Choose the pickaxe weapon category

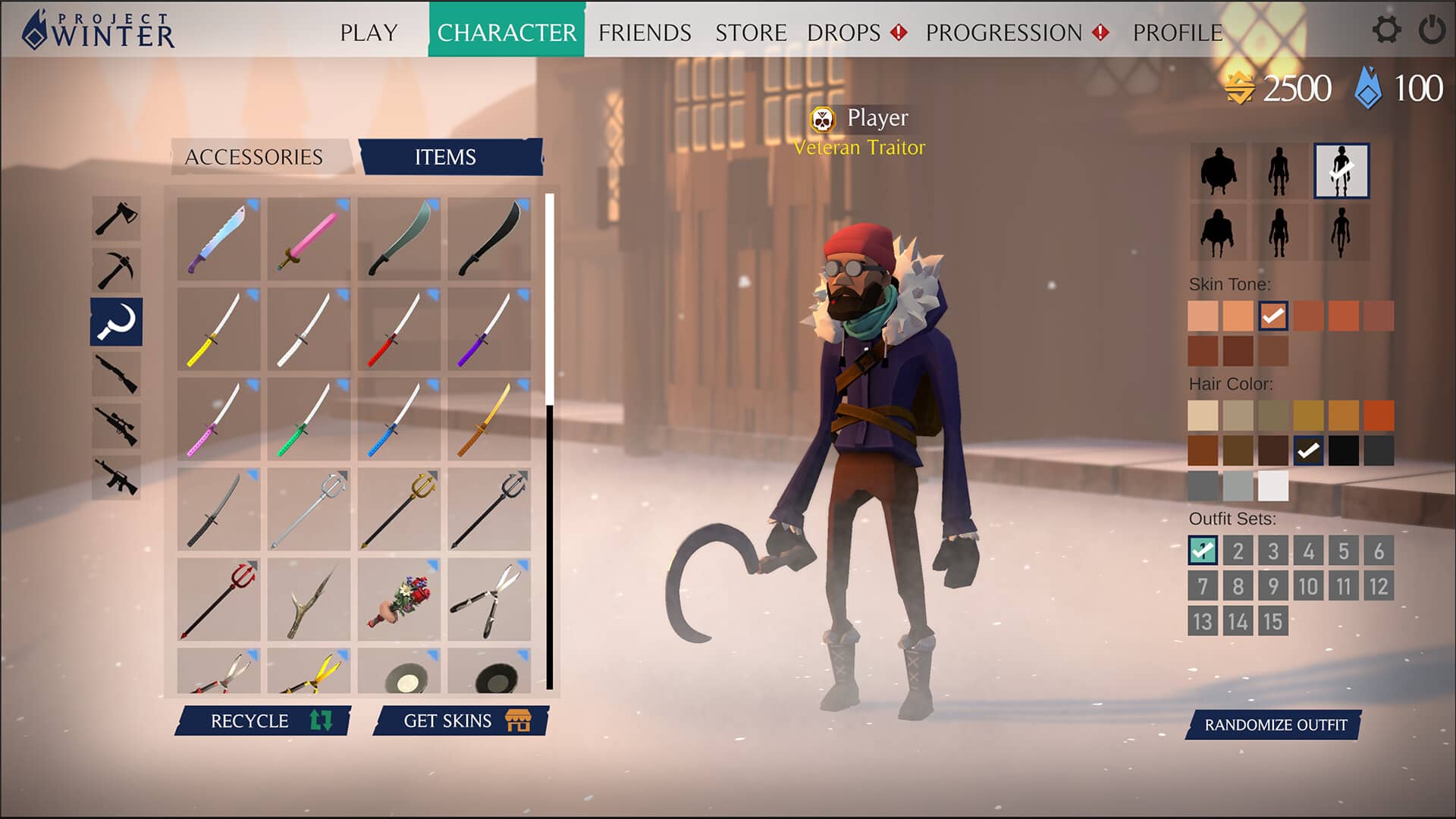click(x=116, y=270)
